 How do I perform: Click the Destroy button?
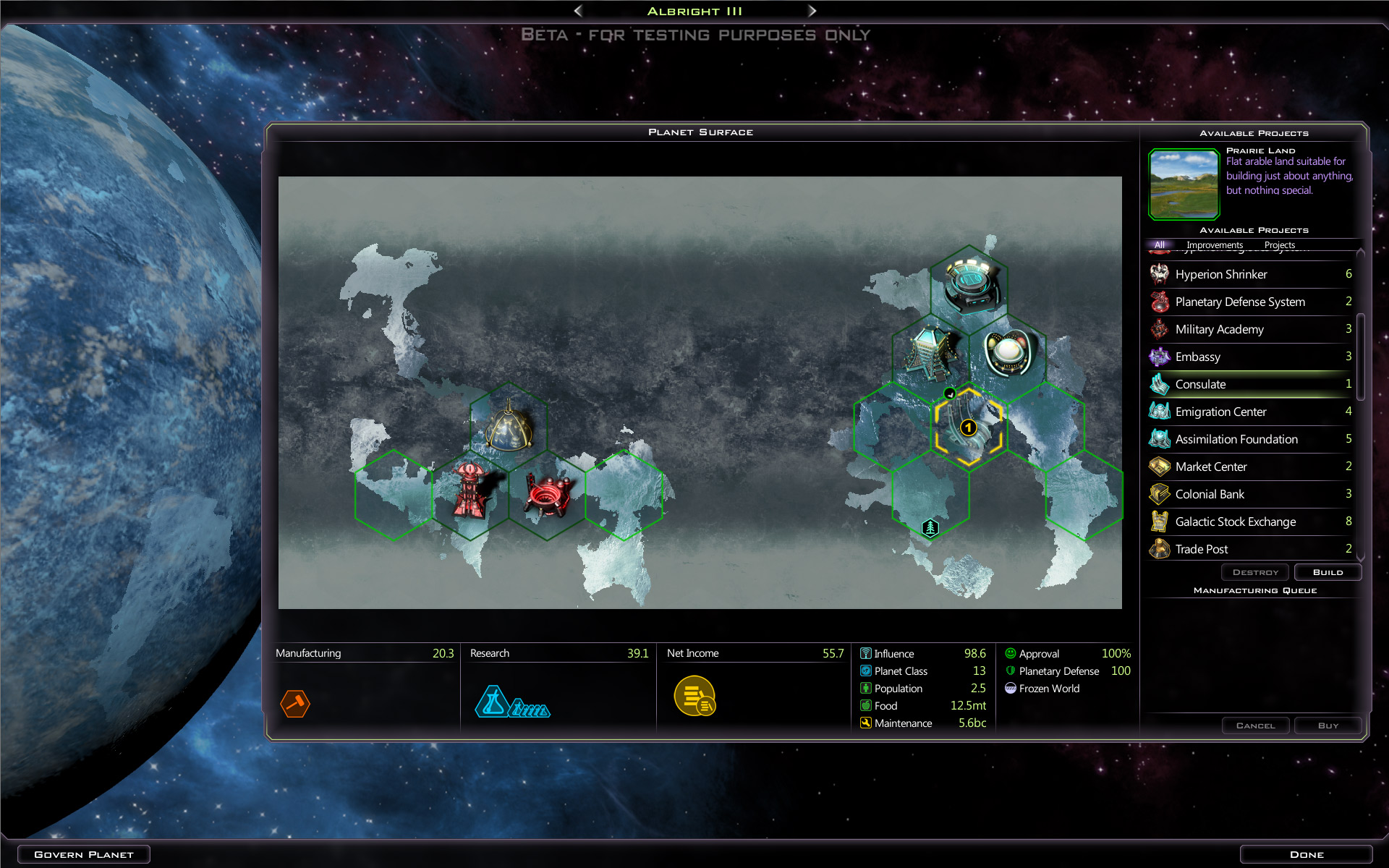coord(1255,572)
